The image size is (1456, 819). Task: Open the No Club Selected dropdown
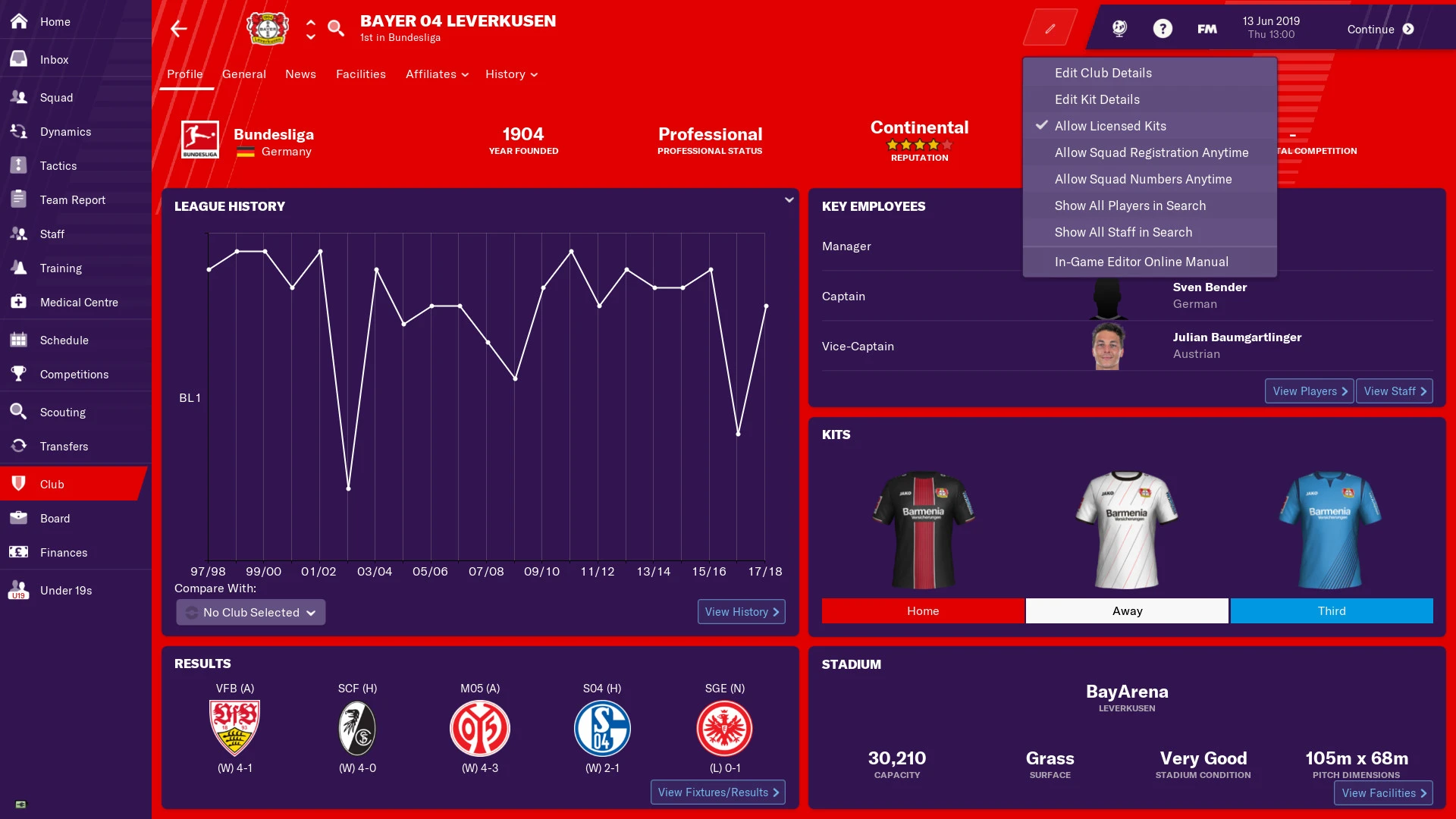(x=250, y=612)
